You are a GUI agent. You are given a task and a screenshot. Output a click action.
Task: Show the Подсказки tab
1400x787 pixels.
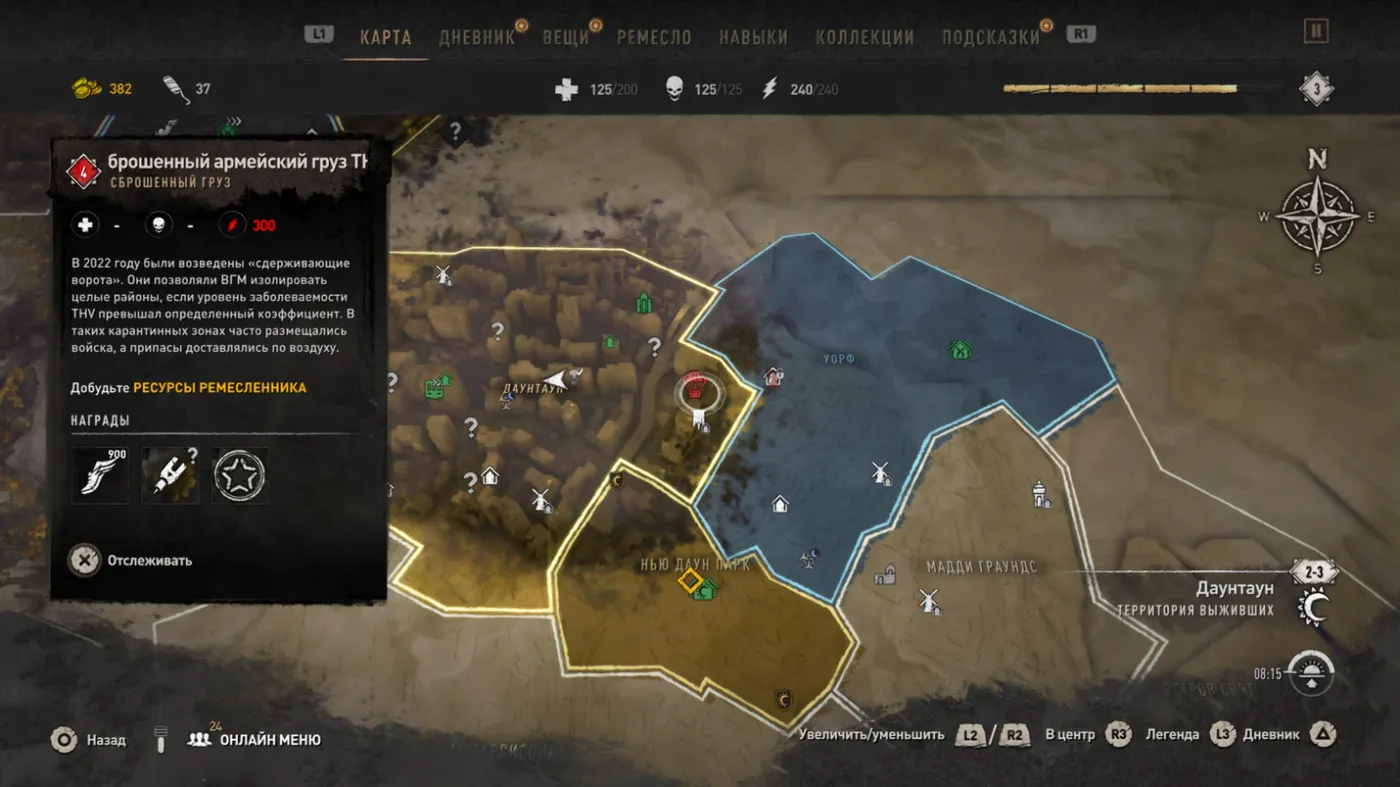coord(990,38)
